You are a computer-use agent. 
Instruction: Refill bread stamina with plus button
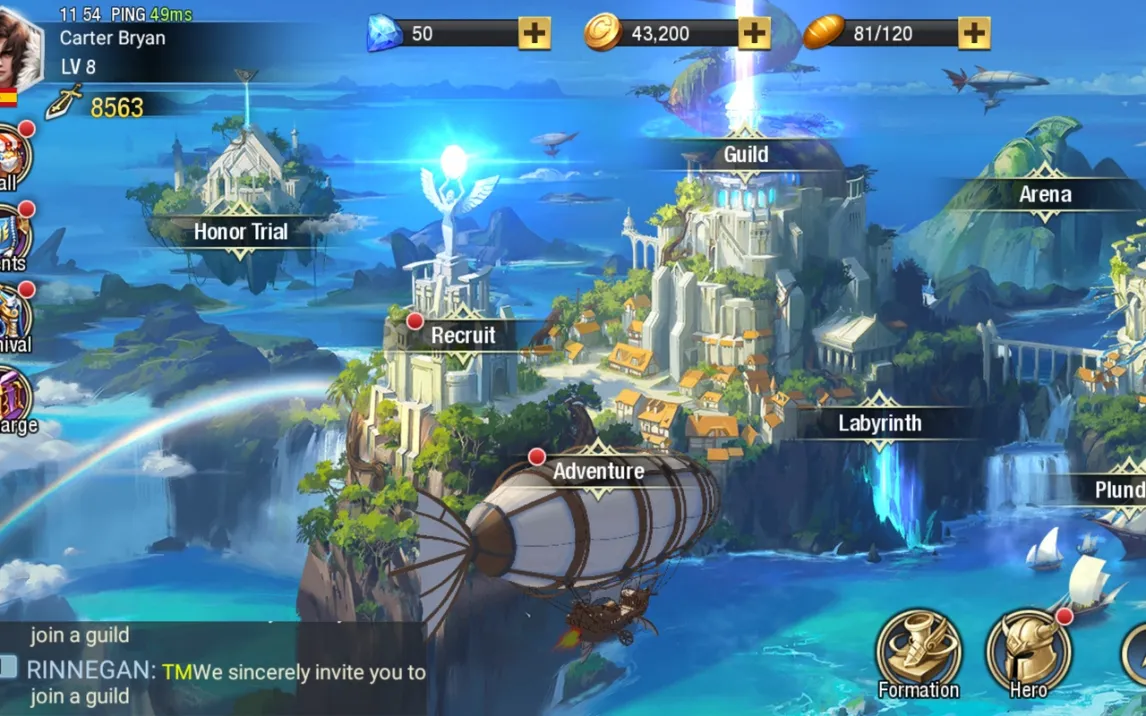[x=974, y=33]
